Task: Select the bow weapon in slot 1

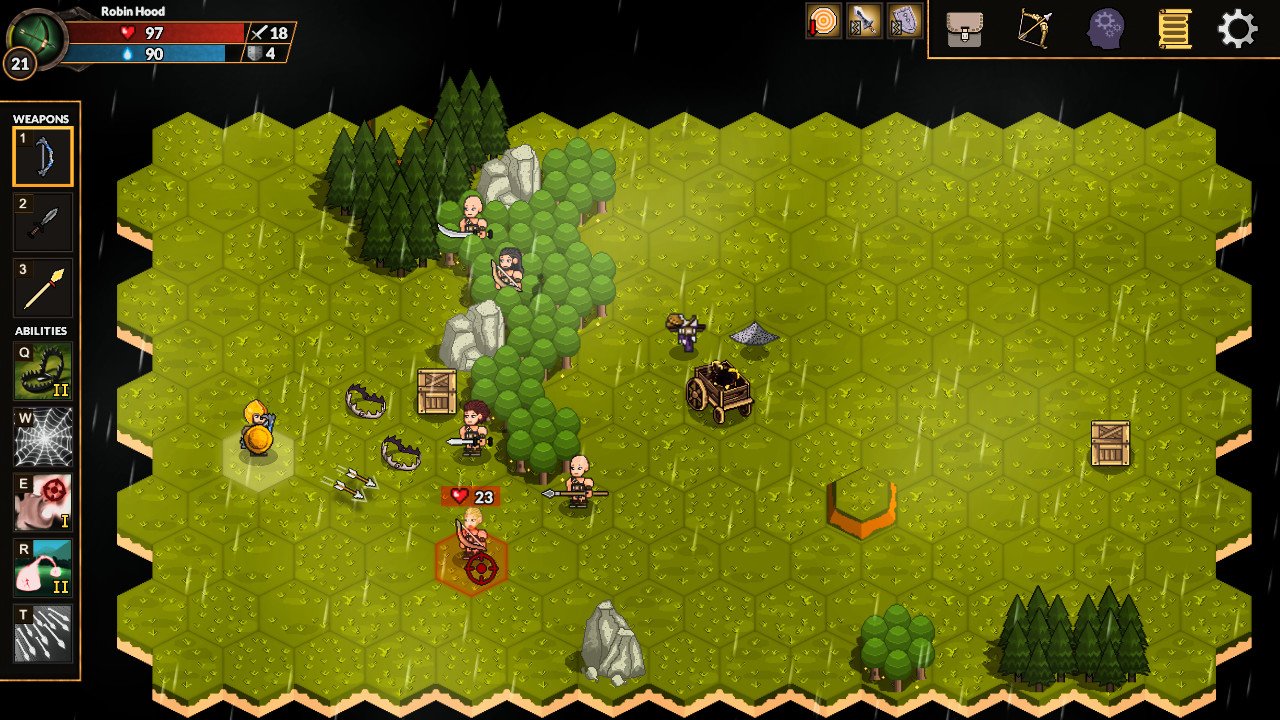Action: pyautogui.click(x=43, y=156)
